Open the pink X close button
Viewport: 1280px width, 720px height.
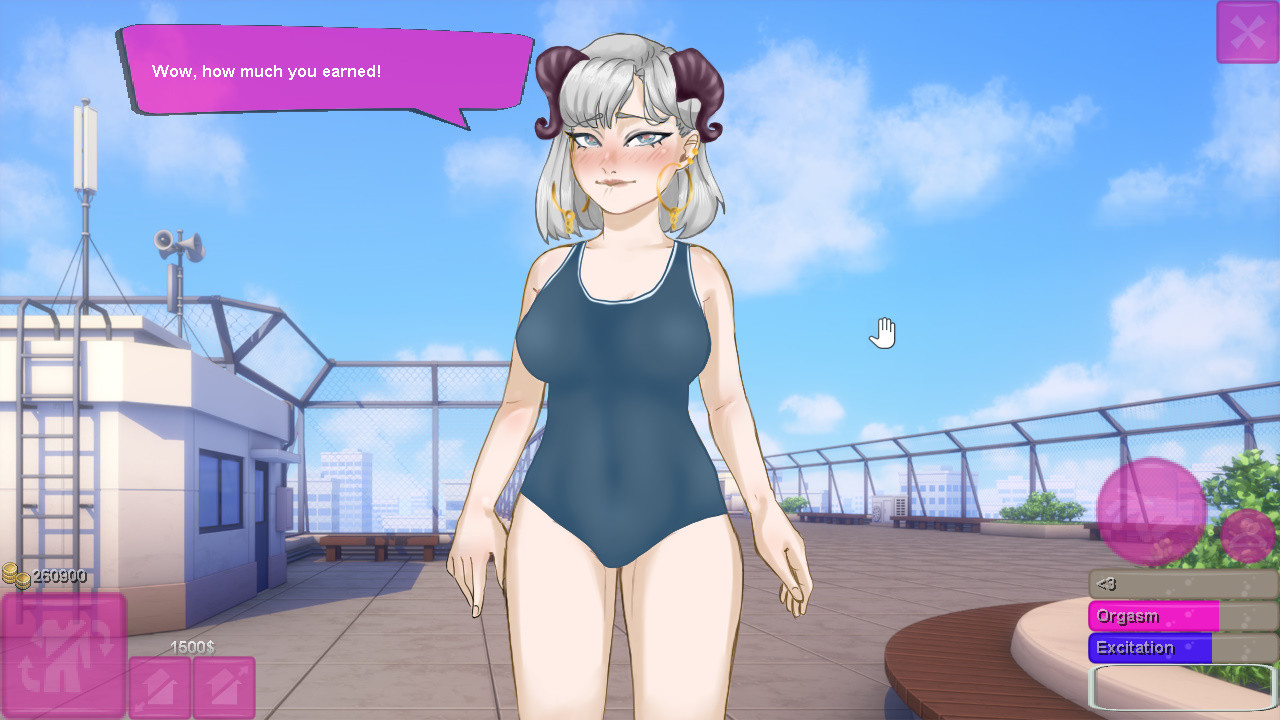pos(1247,31)
